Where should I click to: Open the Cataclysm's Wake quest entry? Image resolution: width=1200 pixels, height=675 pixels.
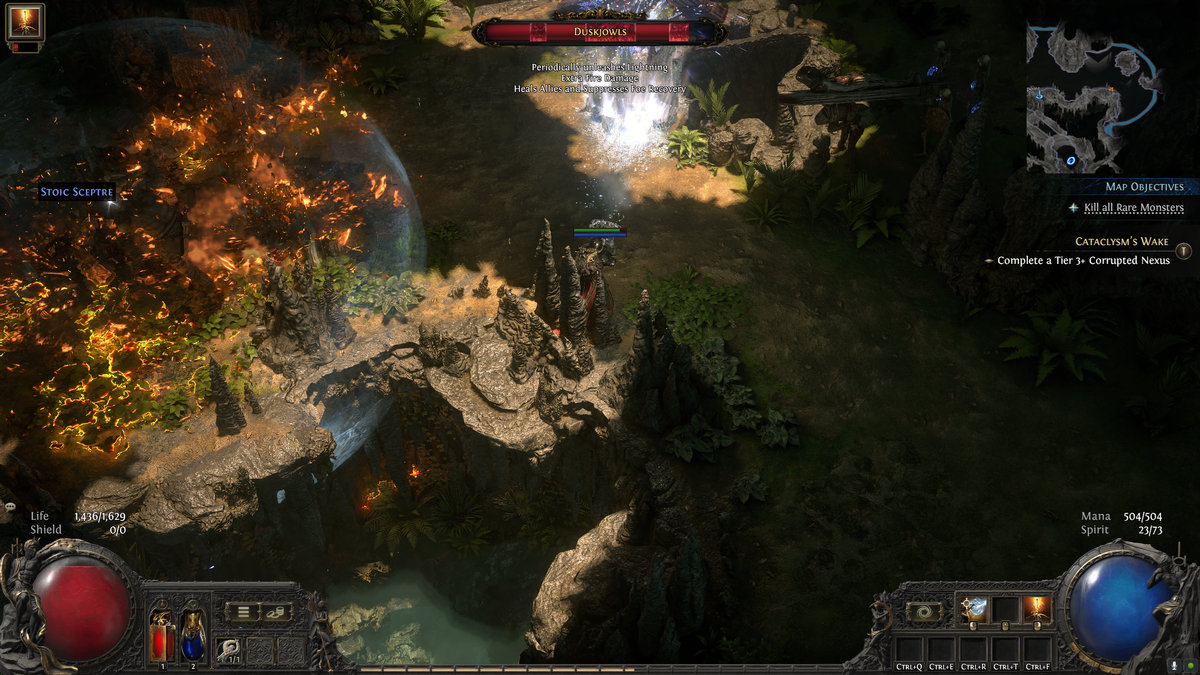coord(1122,242)
